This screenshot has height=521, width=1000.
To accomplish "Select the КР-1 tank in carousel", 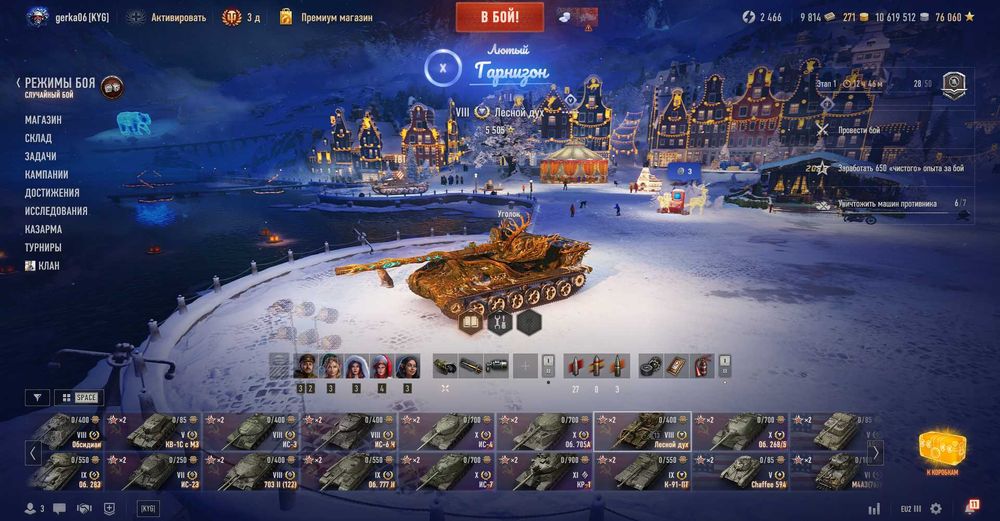I will pyautogui.click(x=543, y=471).
